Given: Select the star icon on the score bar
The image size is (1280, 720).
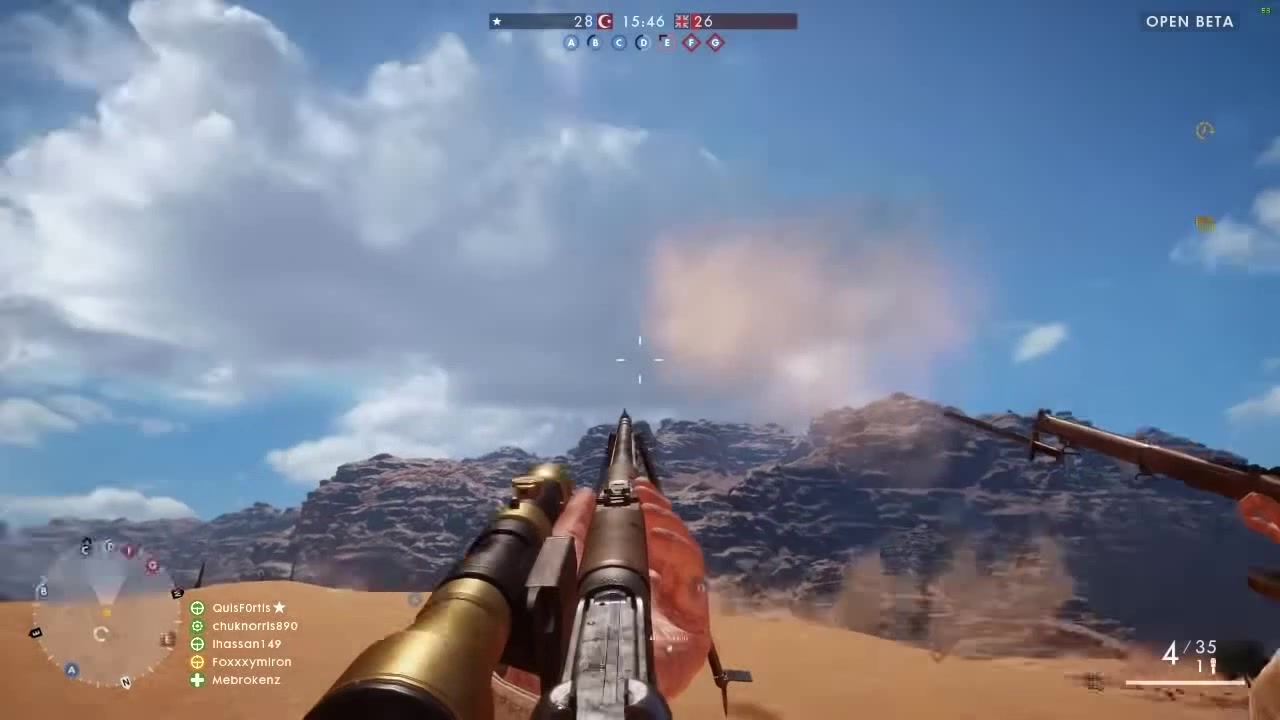Looking at the screenshot, I should click(497, 21).
